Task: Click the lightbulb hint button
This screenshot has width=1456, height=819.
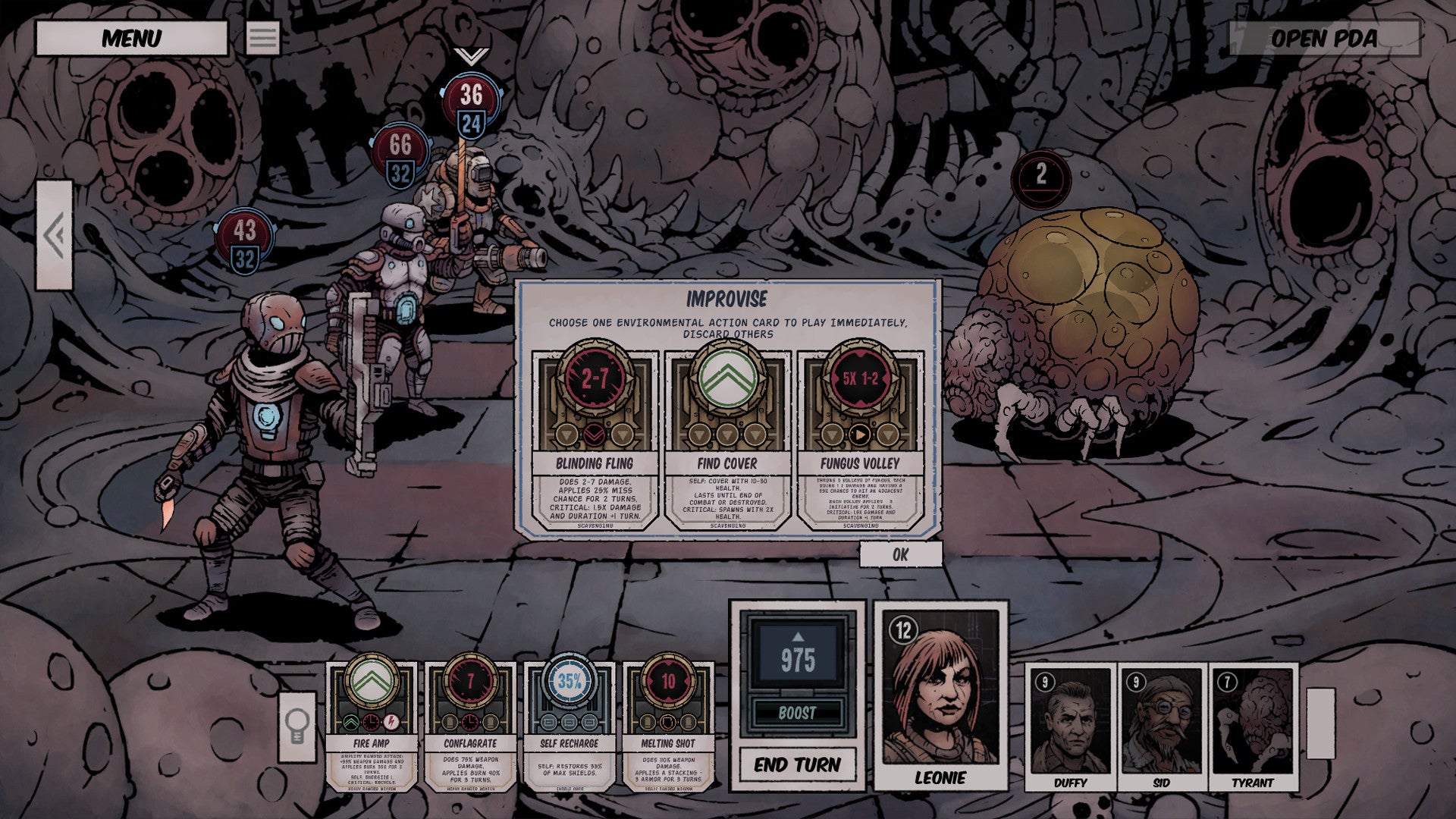Action: click(x=297, y=726)
